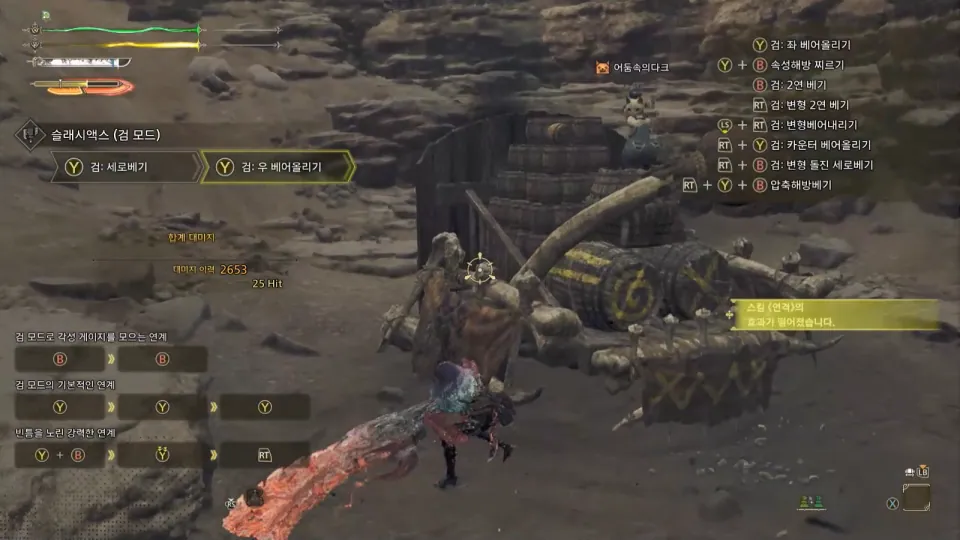This screenshot has height=540, width=960.
Task: Select the highlighted 검: 우 베어올리기 step
Action: tap(276, 167)
